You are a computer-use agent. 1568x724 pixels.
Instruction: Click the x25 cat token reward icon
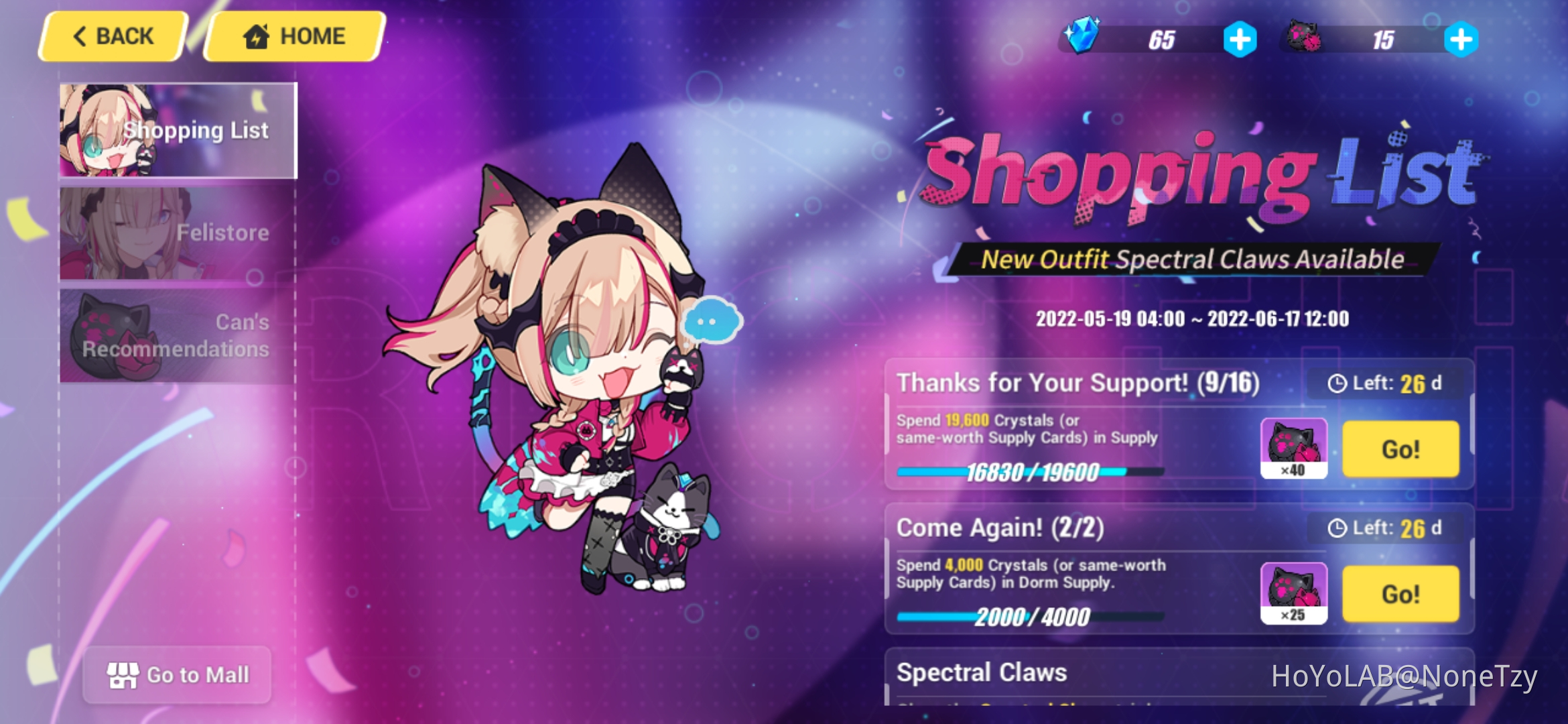1294,593
